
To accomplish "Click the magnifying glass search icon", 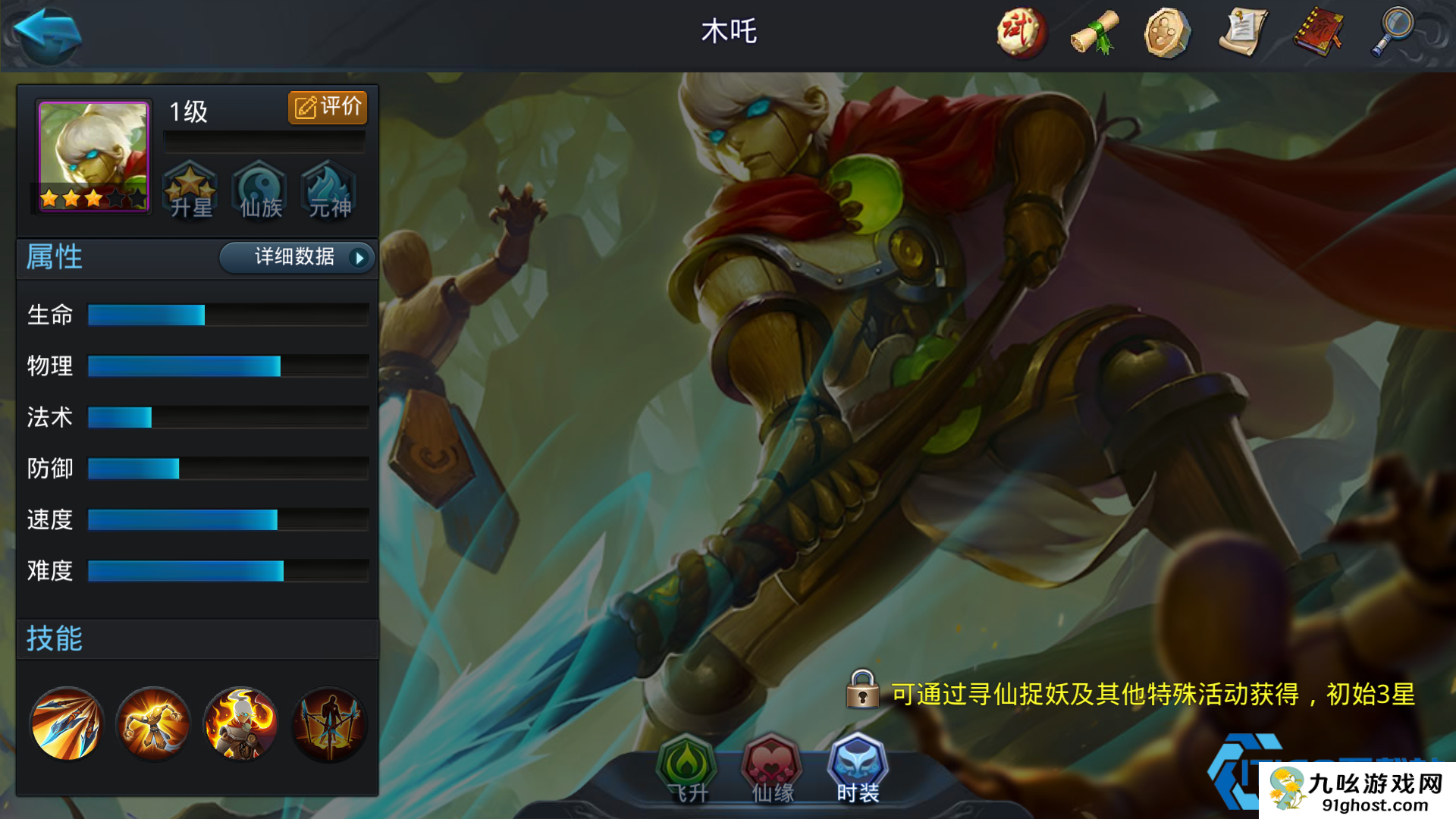I will (1394, 32).
